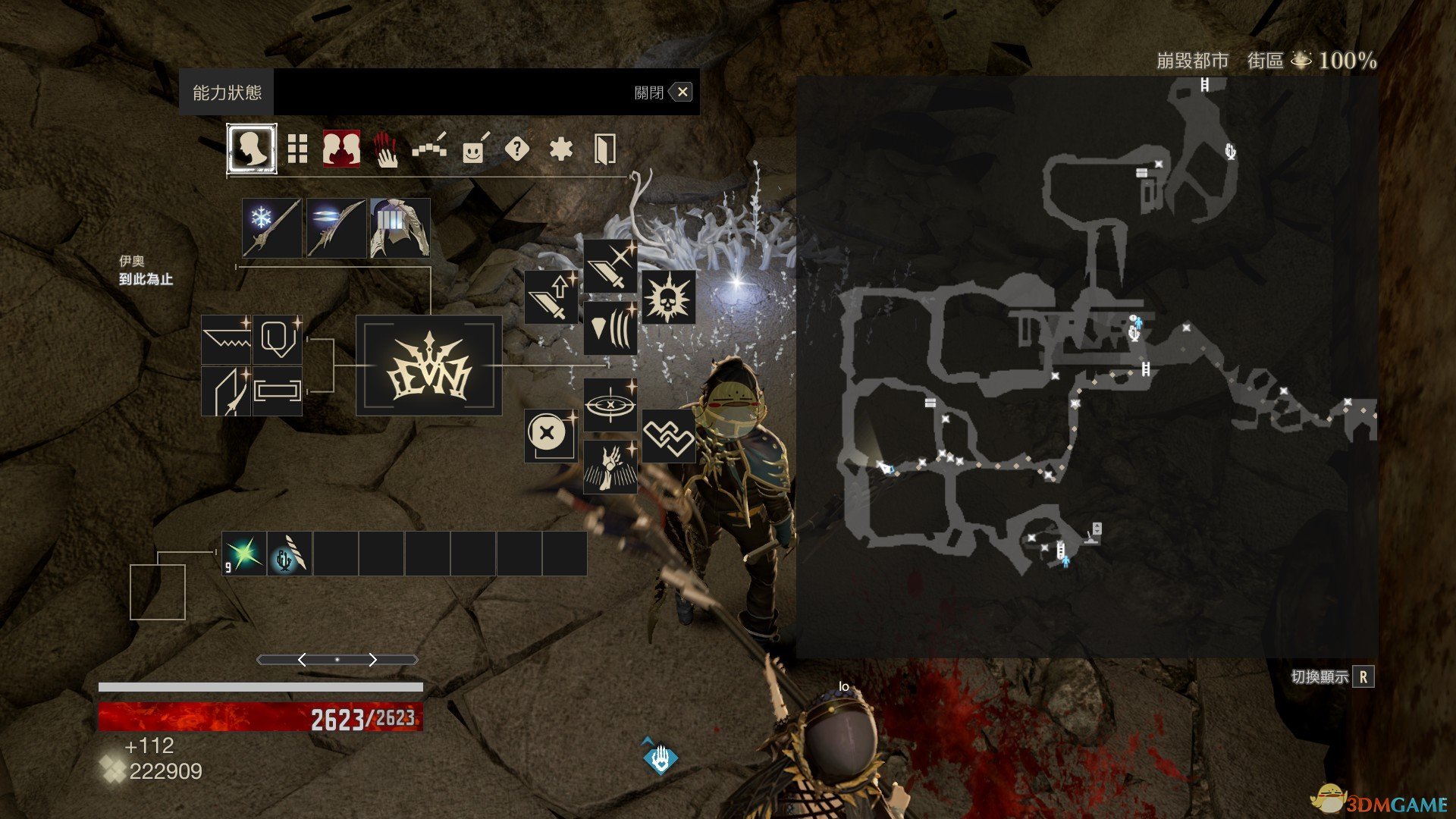The image size is (1456, 819).
Task: Select the white feather item slot
Action: [290, 554]
